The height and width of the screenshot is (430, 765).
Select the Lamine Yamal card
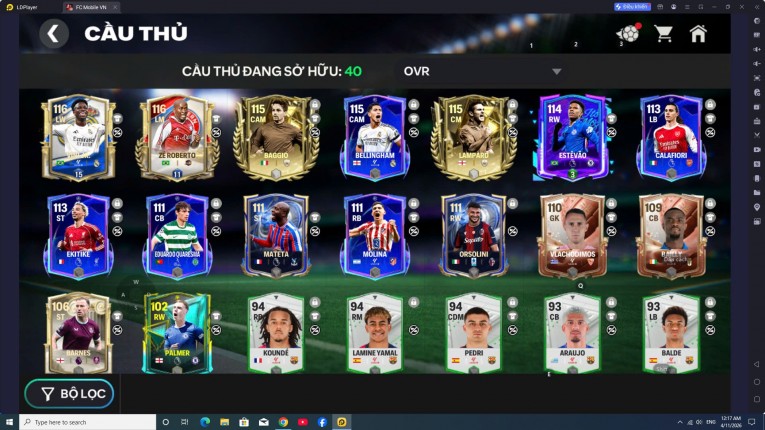click(x=372, y=333)
